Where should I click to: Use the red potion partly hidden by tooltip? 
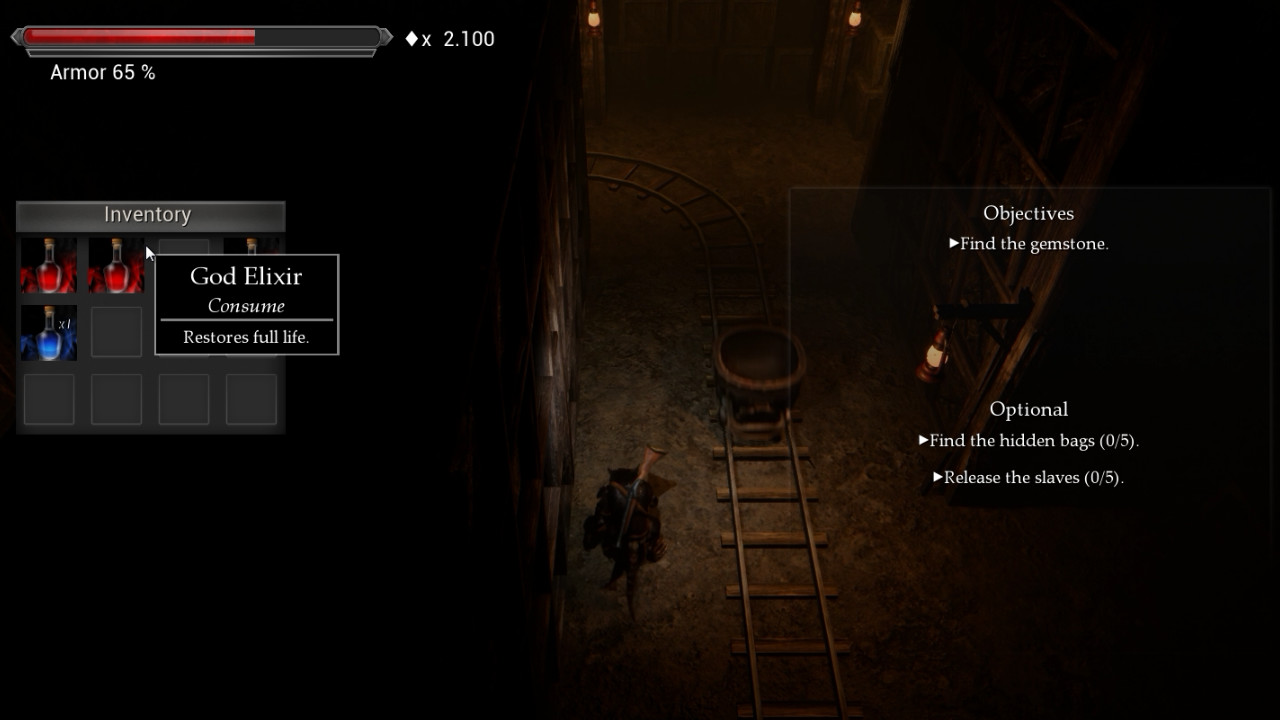250,246
